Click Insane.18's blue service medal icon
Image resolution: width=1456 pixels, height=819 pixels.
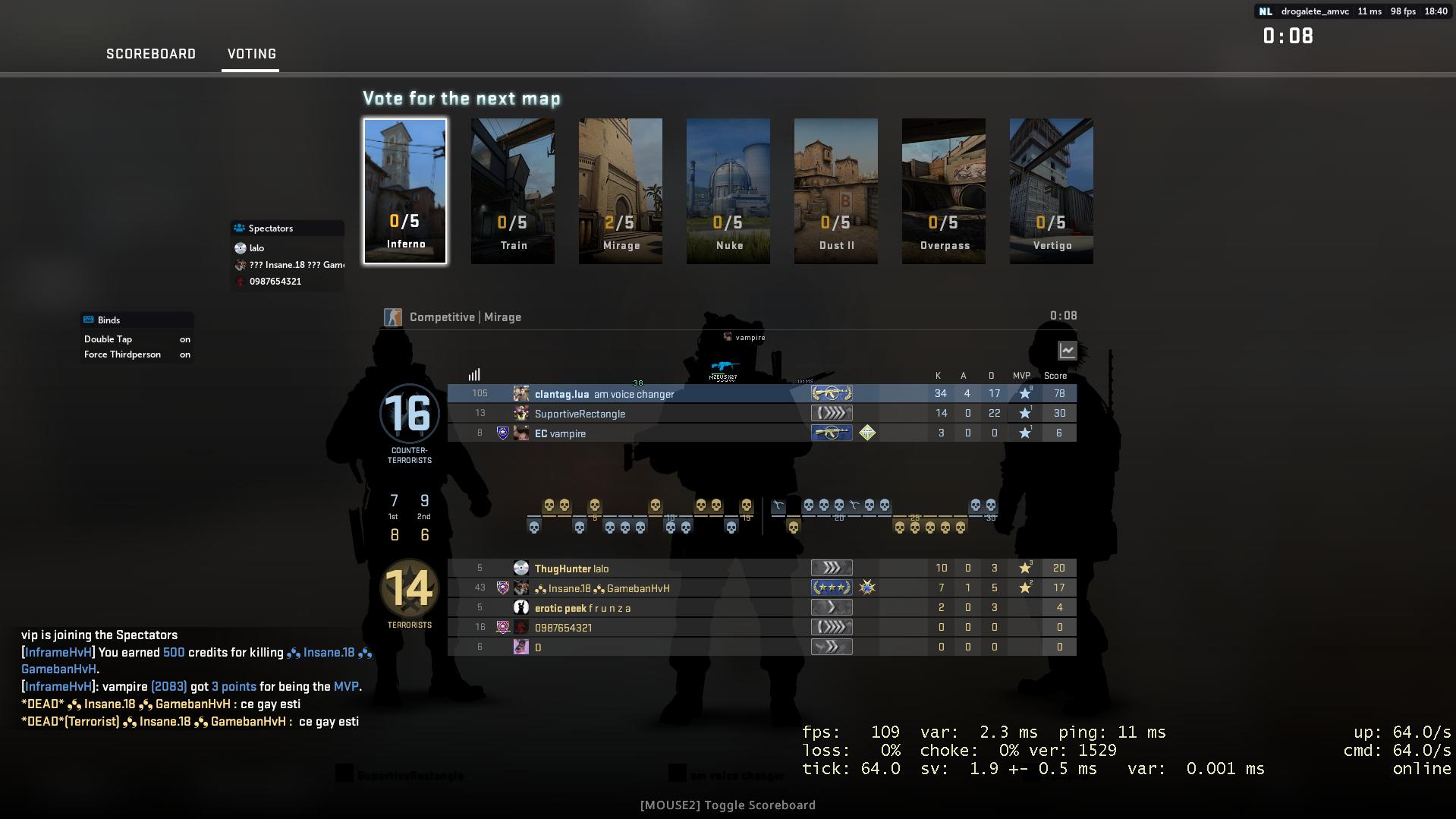tap(867, 587)
